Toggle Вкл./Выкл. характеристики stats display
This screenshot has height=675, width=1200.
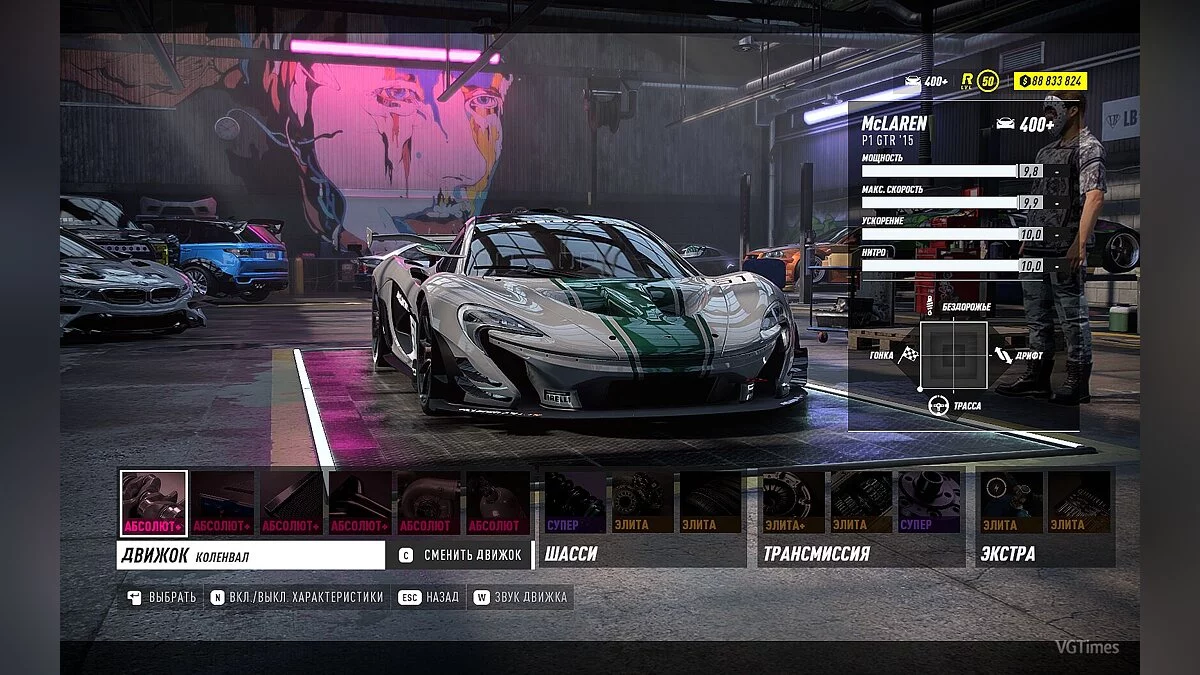coord(298,597)
